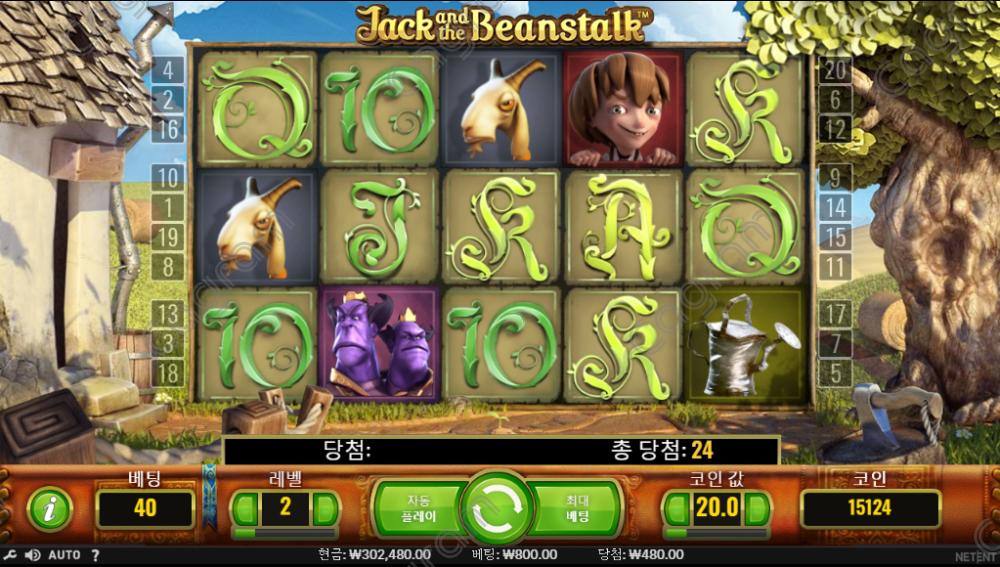Open AUTO options in the bottom bar
1000x567 pixels.
pyautogui.click(x=64, y=555)
